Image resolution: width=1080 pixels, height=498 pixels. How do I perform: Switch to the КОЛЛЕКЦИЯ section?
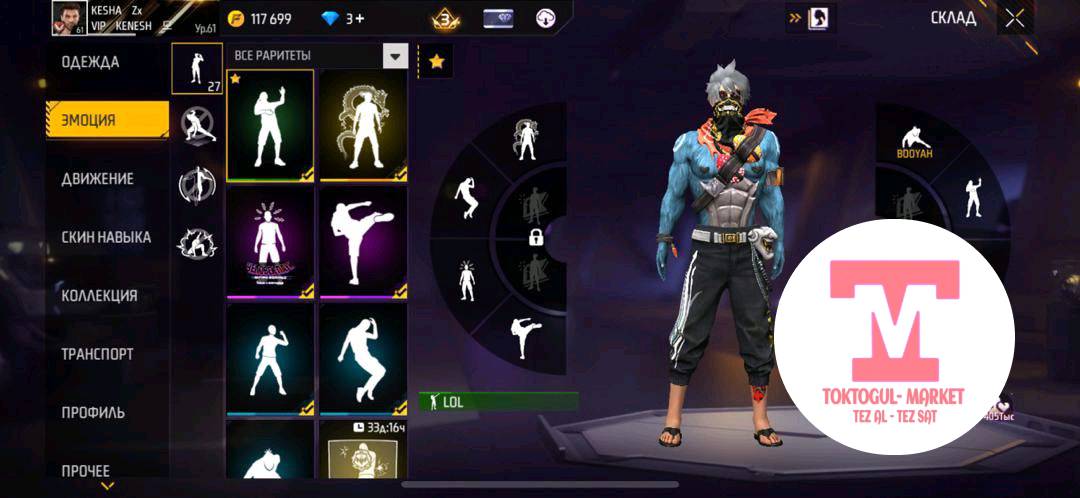99,296
